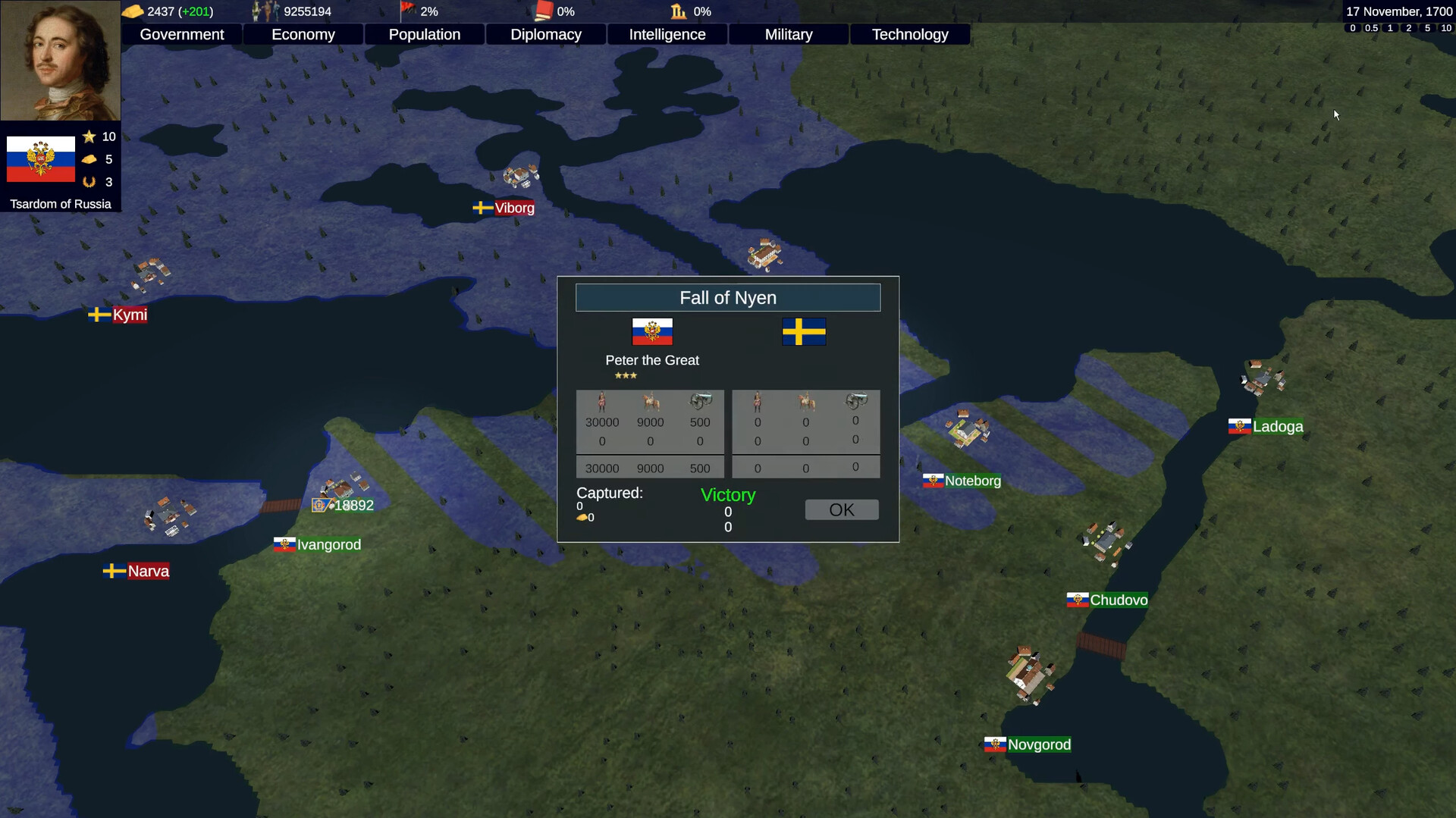Click Peter the Great's portrait
Image resolution: width=1456 pixels, height=818 pixels.
click(x=60, y=60)
